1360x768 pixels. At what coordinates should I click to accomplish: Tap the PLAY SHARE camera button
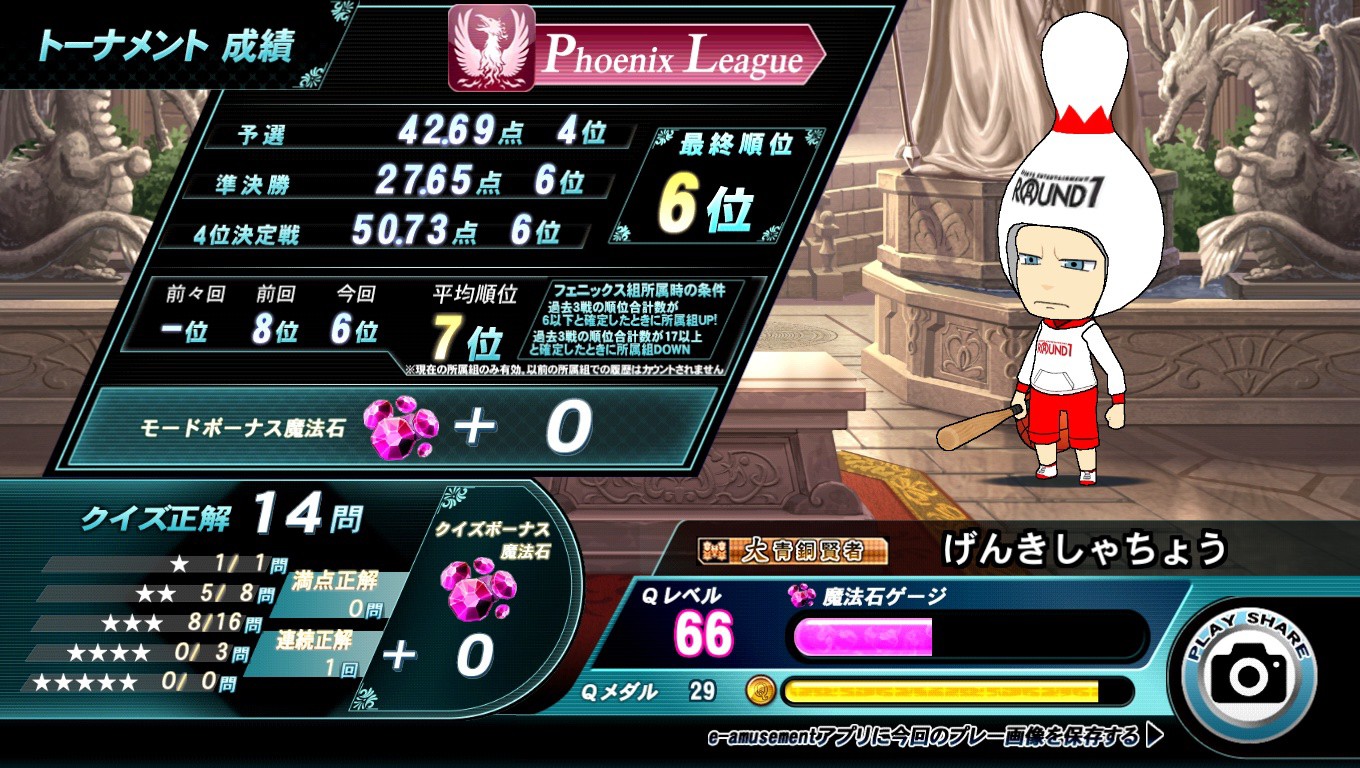[1248, 672]
